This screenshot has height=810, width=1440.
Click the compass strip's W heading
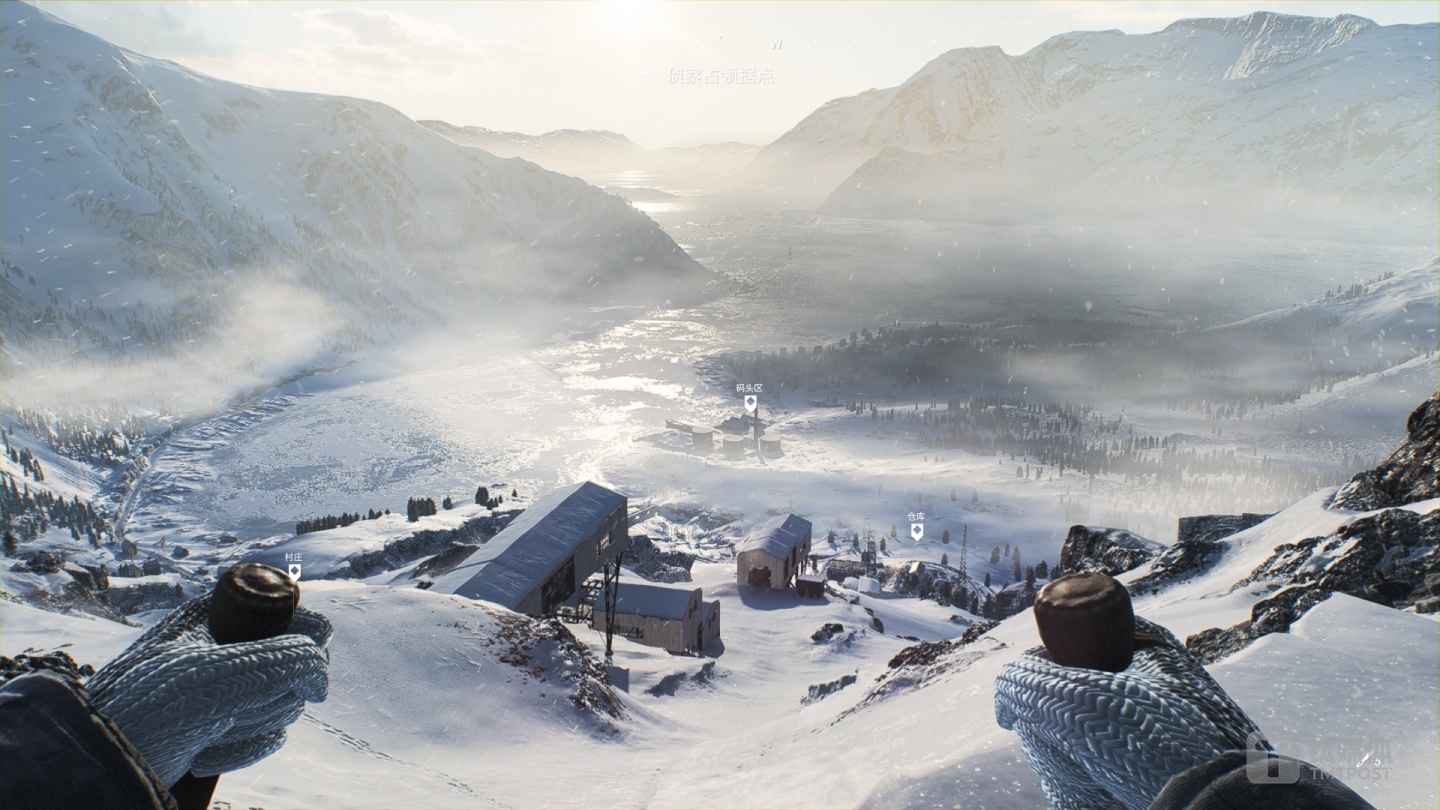pos(777,45)
